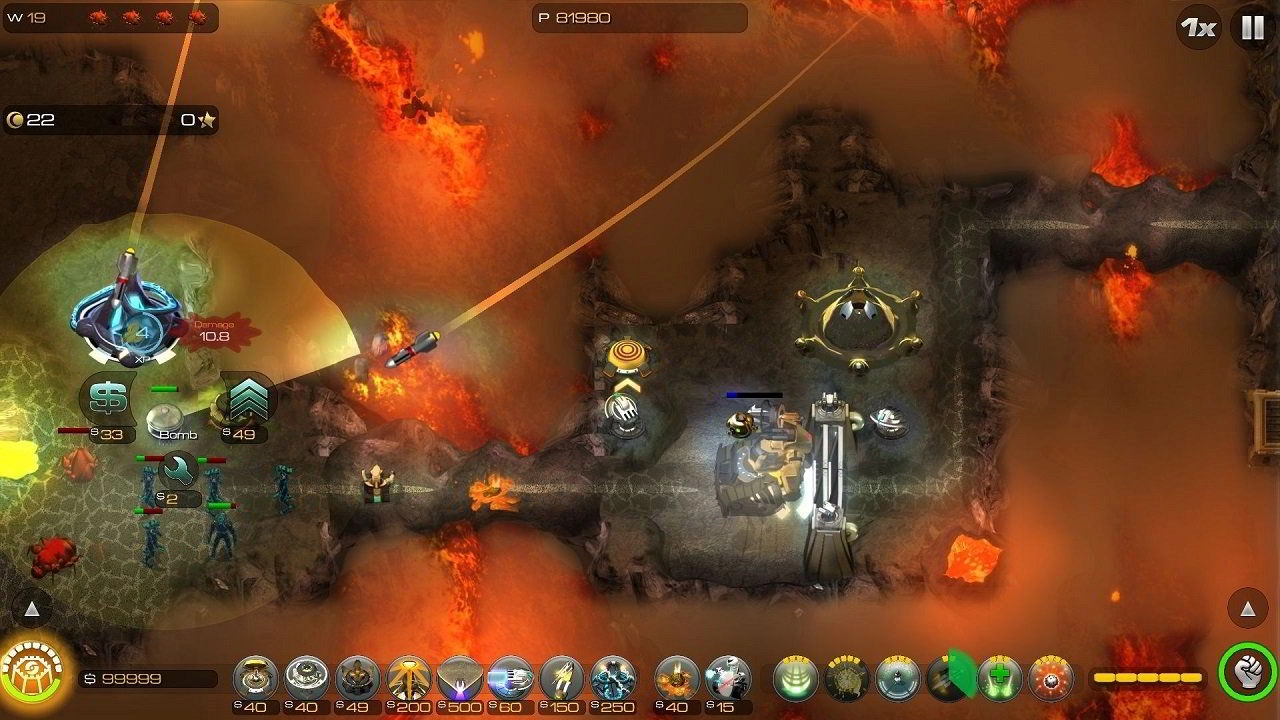
Task: Choose the $250 soldier squad unit
Action: coord(613,679)
